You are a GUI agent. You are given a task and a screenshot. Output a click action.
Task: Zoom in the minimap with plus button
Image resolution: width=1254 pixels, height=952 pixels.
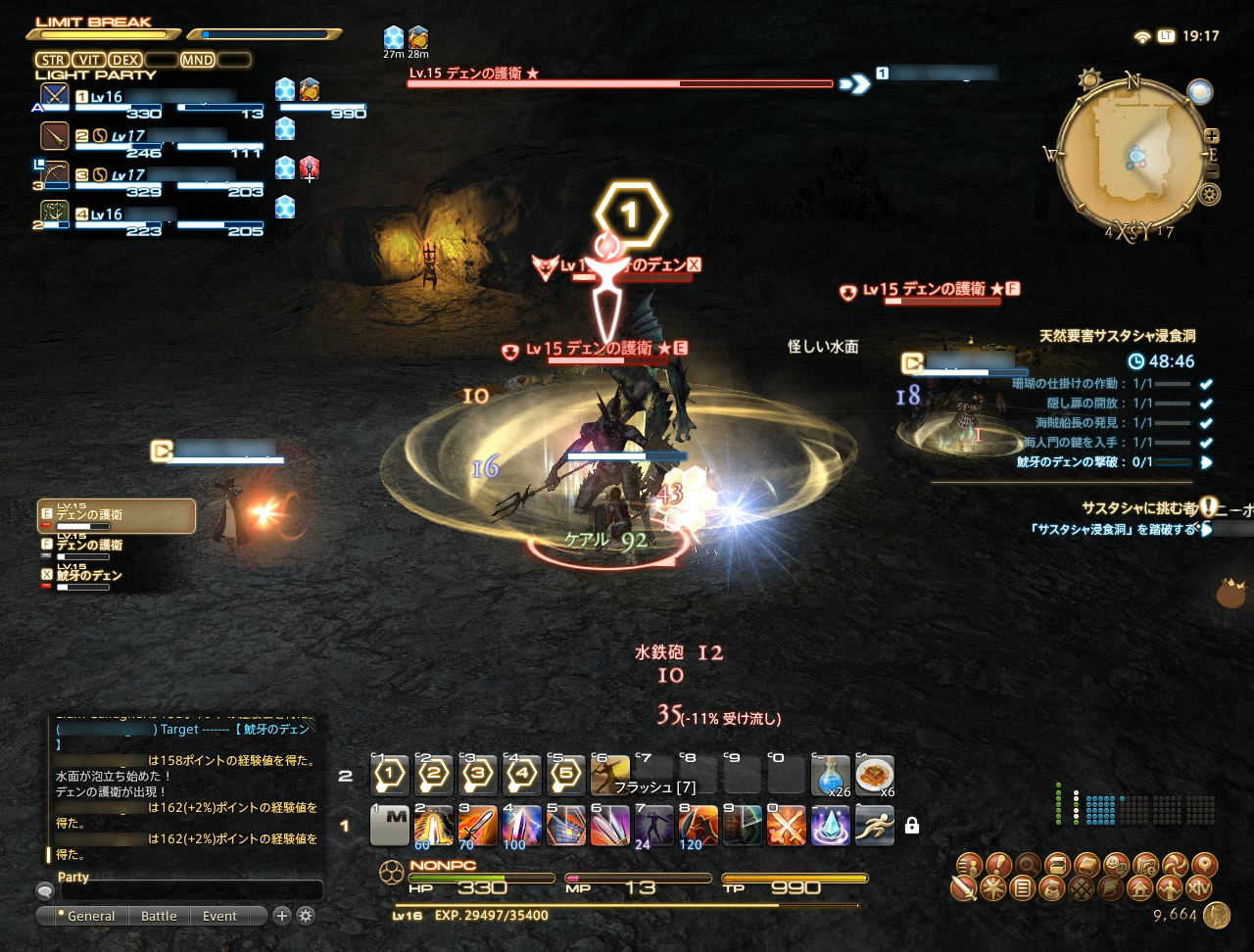[1212, 136]
